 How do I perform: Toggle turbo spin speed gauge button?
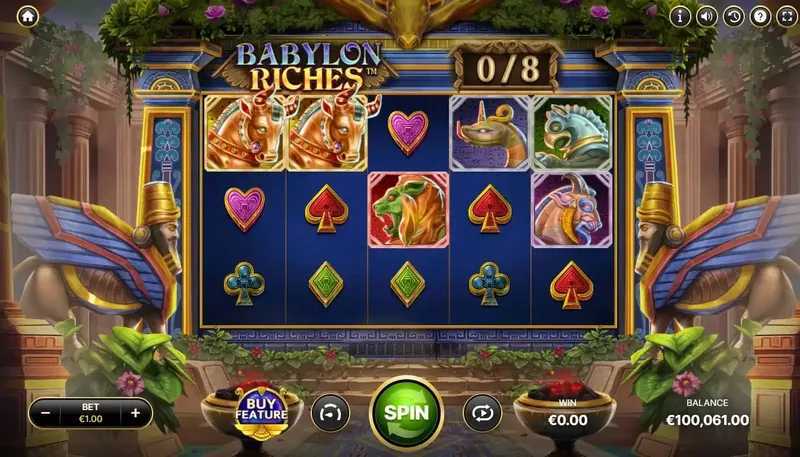(330, 412)
